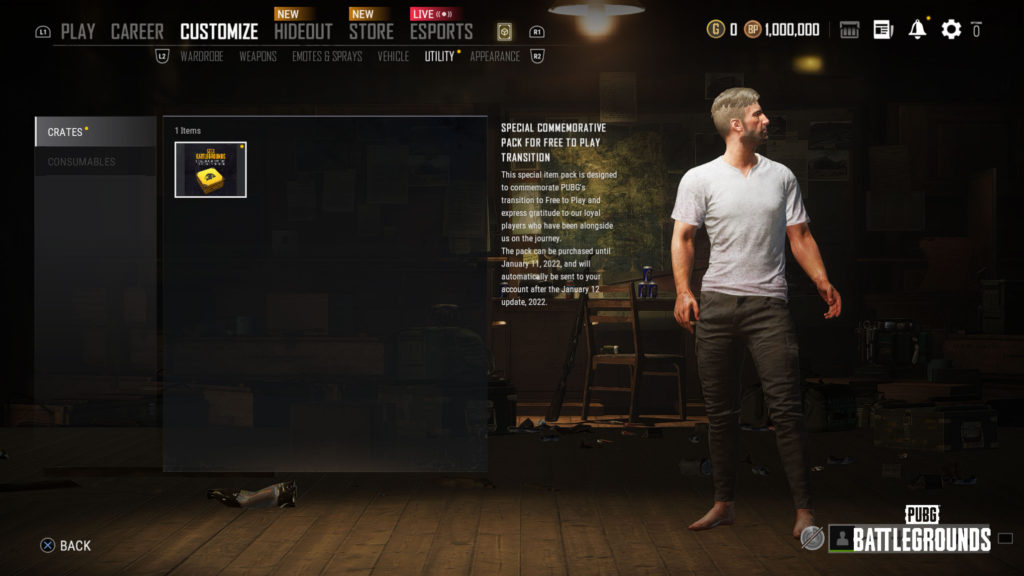1024x576 pixels.
Task: Open the Play menu
Action: pyautogui.click(x=78, y=31)
